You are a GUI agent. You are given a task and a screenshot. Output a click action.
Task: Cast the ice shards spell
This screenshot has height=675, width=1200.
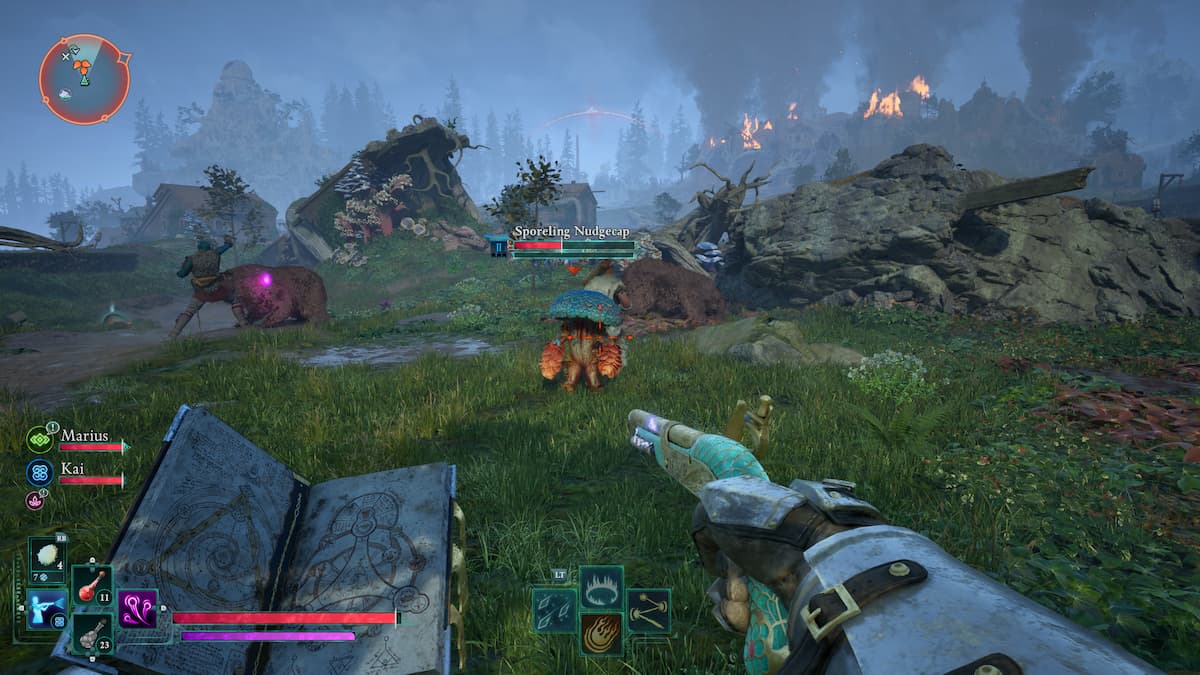point(553,609)
